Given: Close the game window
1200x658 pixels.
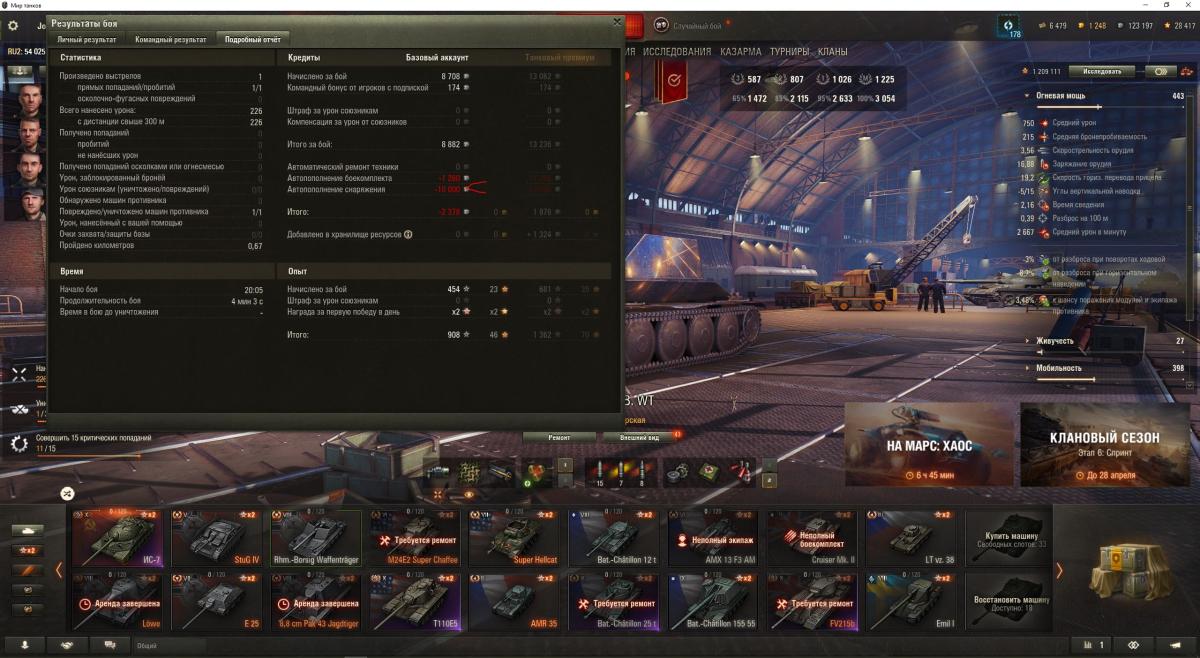Looking at the screenshot, I should 1184,5.
